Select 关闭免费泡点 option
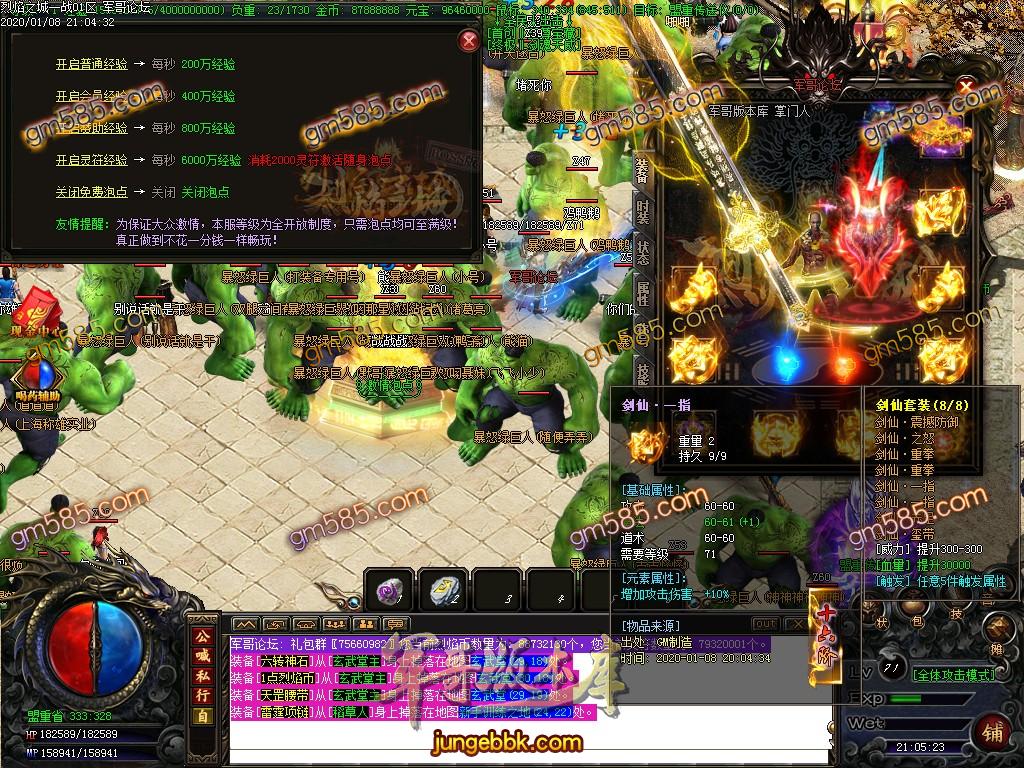1024x768 pixels. coord(91,192)
